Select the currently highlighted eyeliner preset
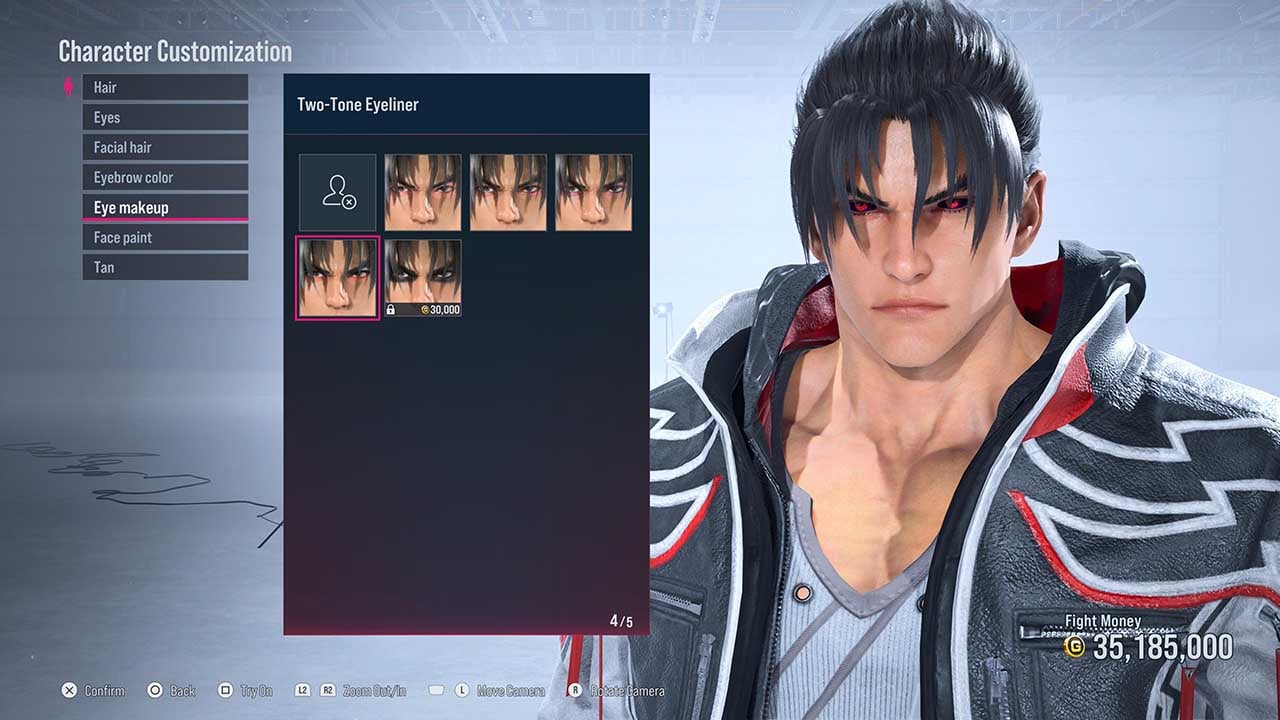The image size is (1280, 720). click(x=337, y=275)
